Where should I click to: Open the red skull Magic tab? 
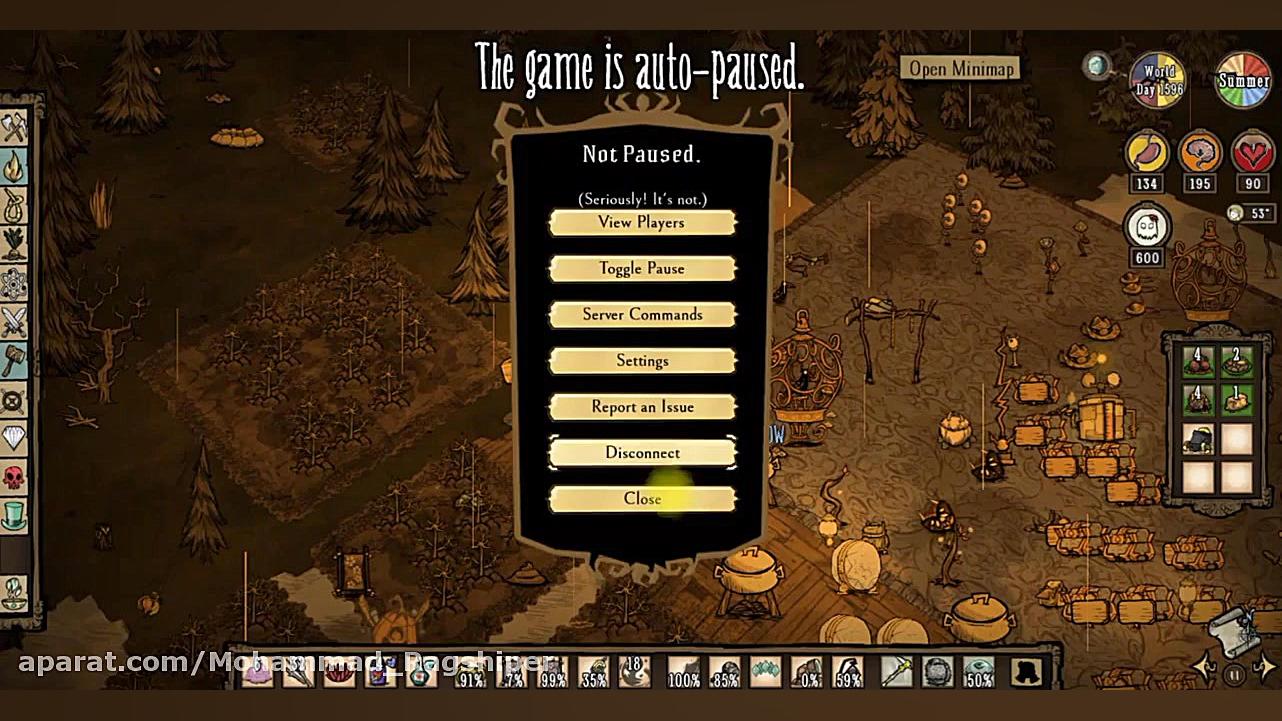(x=14, y=478)
